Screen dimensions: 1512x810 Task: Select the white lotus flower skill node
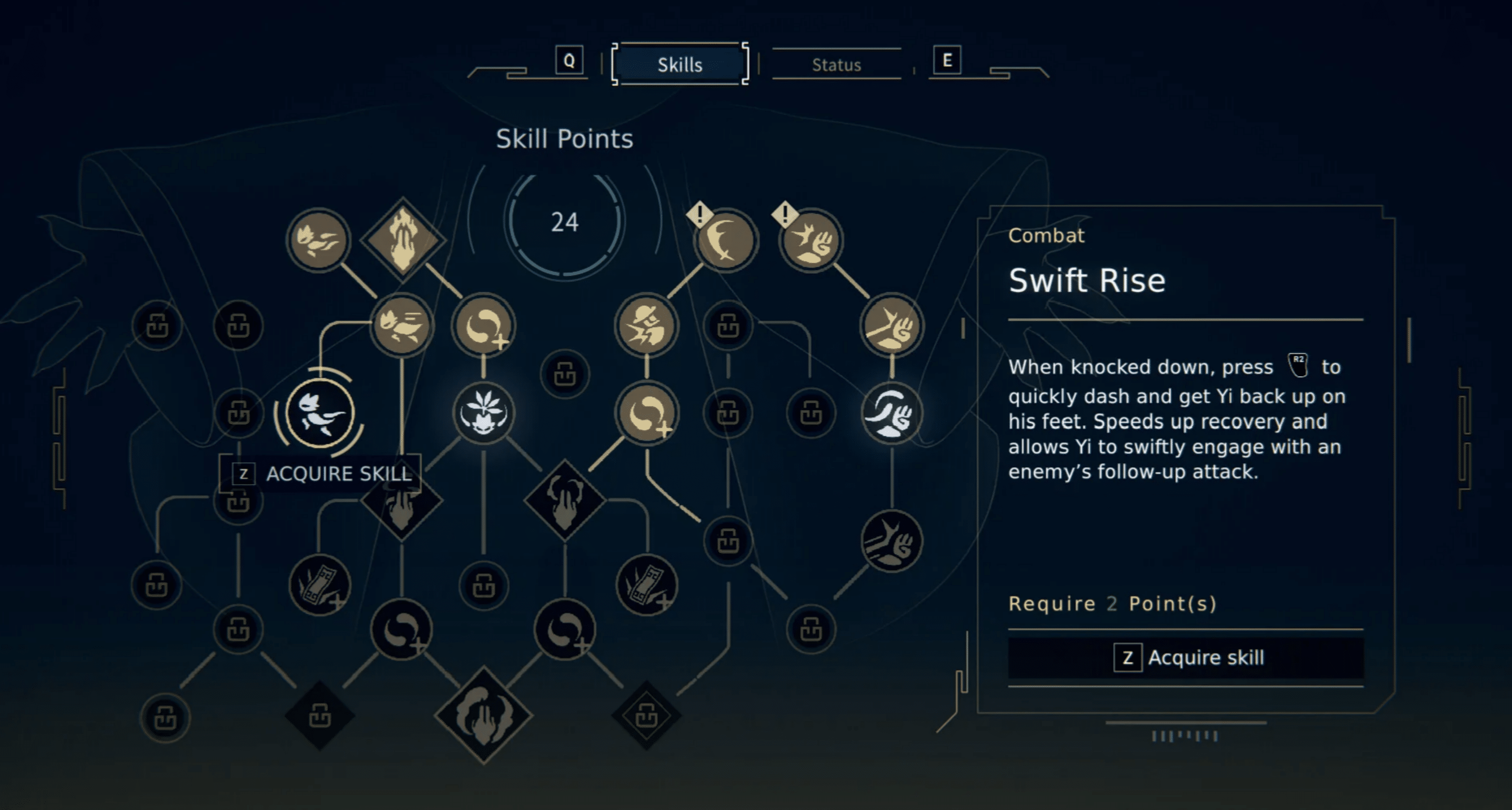pos(483,413)
